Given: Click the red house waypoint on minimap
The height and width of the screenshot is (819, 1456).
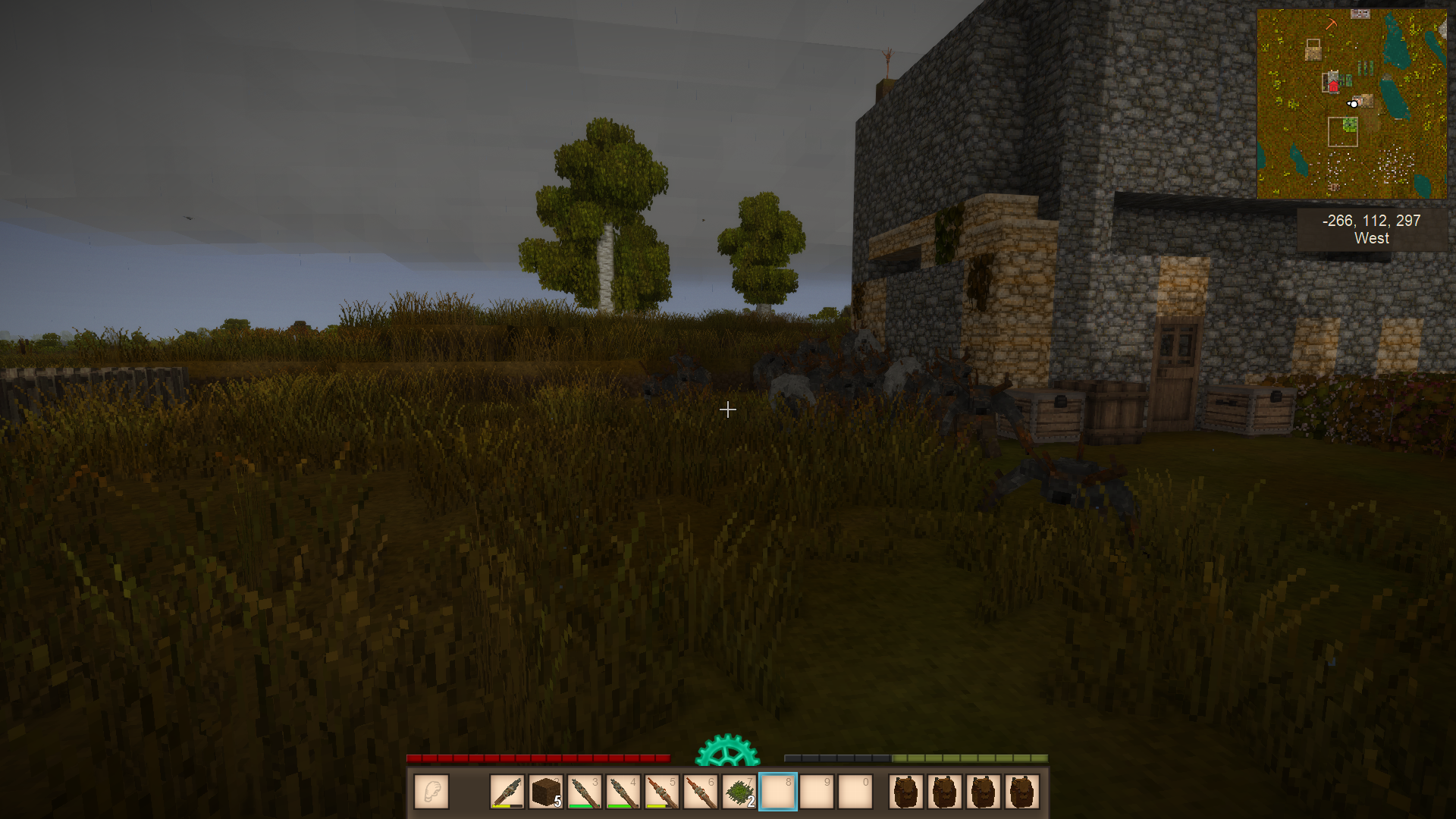Looking at the screenshot, I should click(1333, 86).
